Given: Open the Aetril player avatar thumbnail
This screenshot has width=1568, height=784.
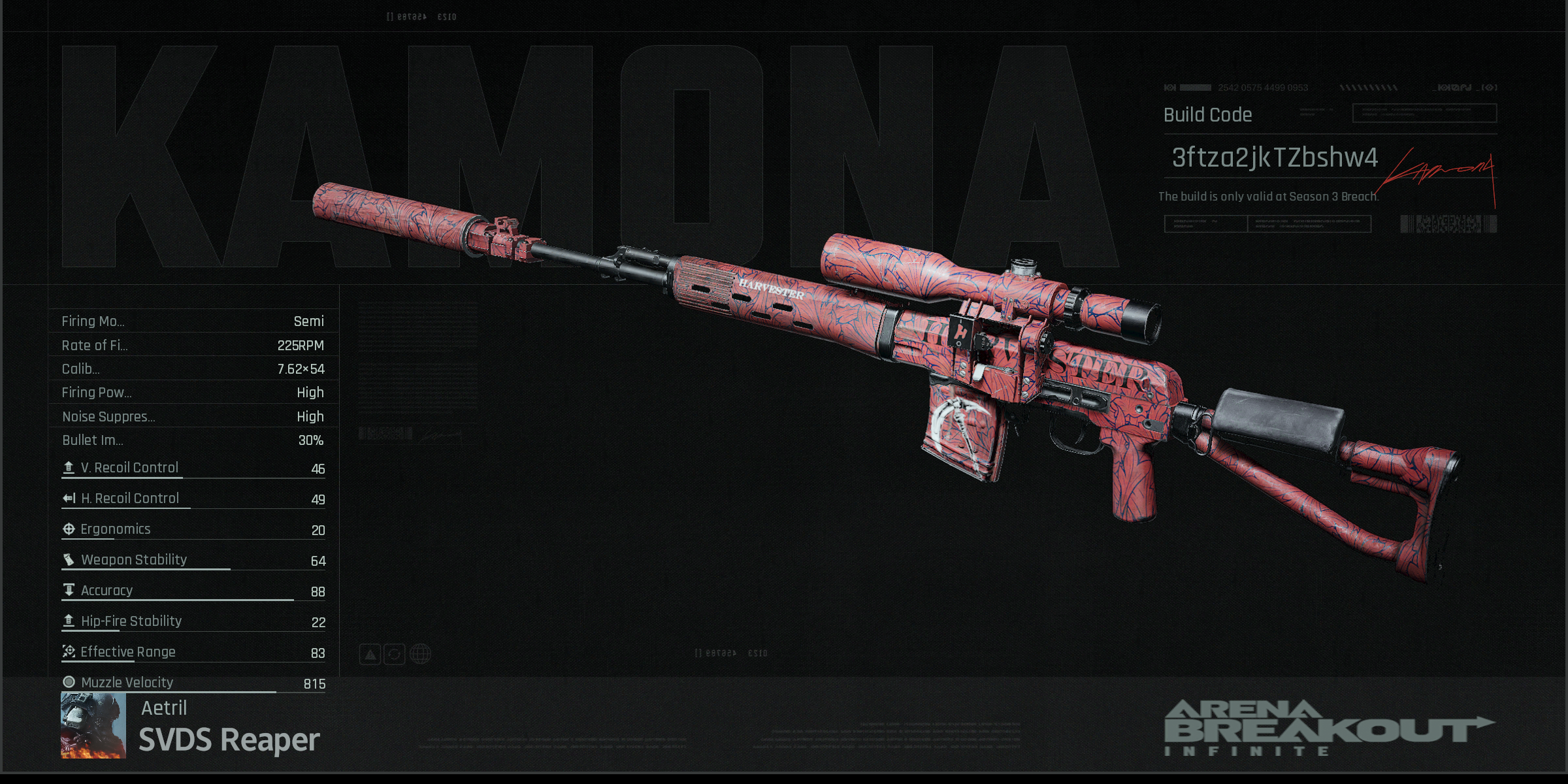Looking at the screenshot, I should [x=93, y=725].
